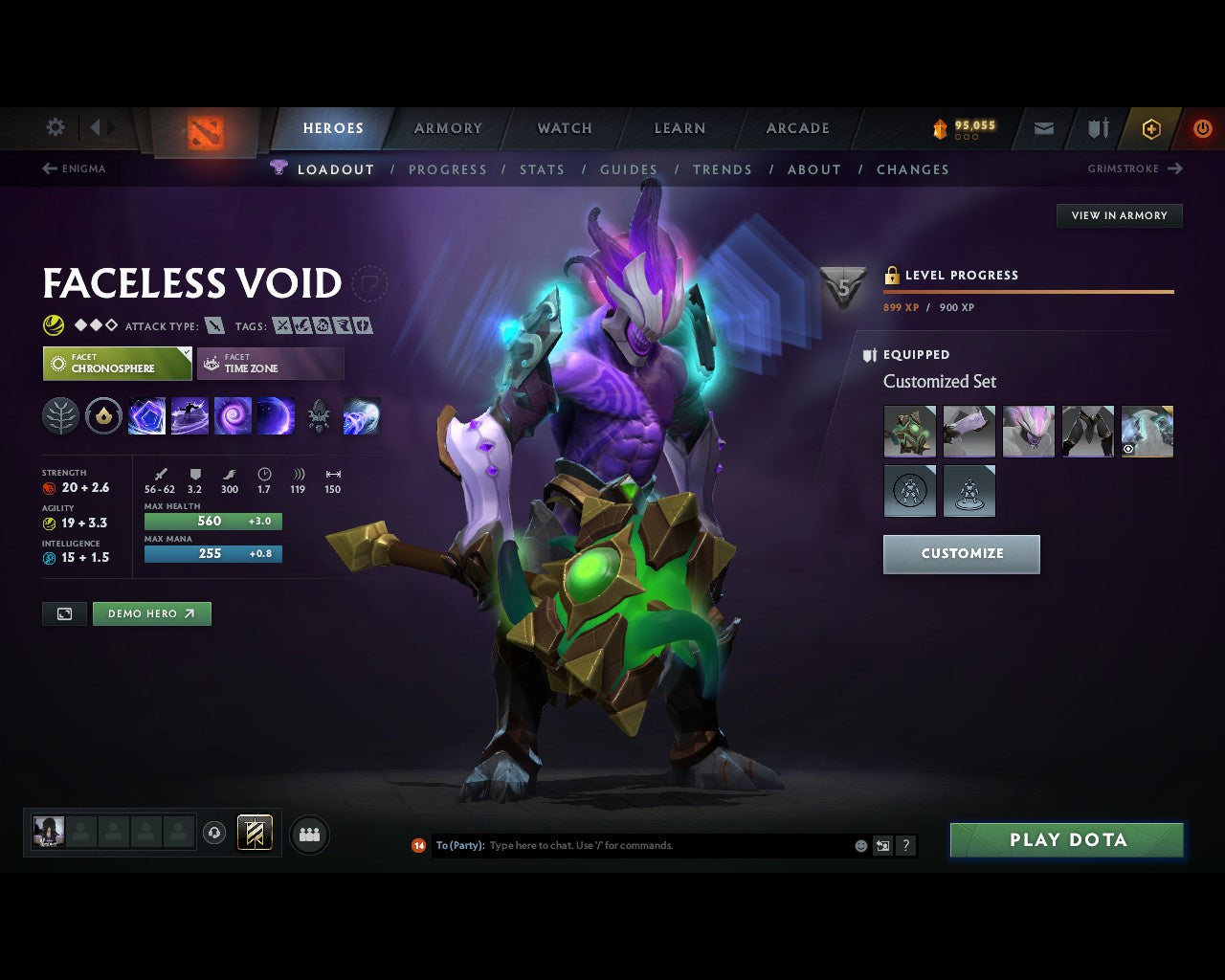Open the ARCADE menu
The image size is (1225, 980).
(796, 128)
